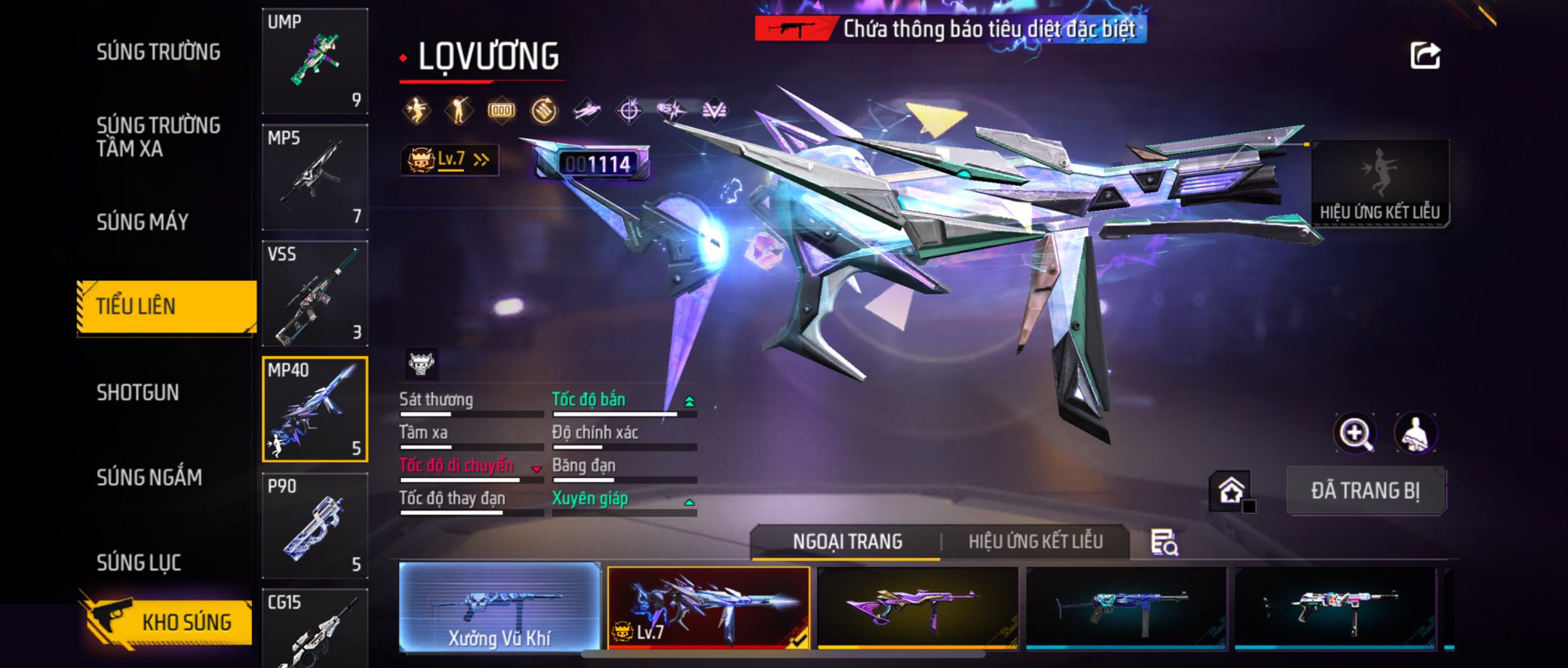Choose the purple and gold MP40 skin

tap(917, 607)
